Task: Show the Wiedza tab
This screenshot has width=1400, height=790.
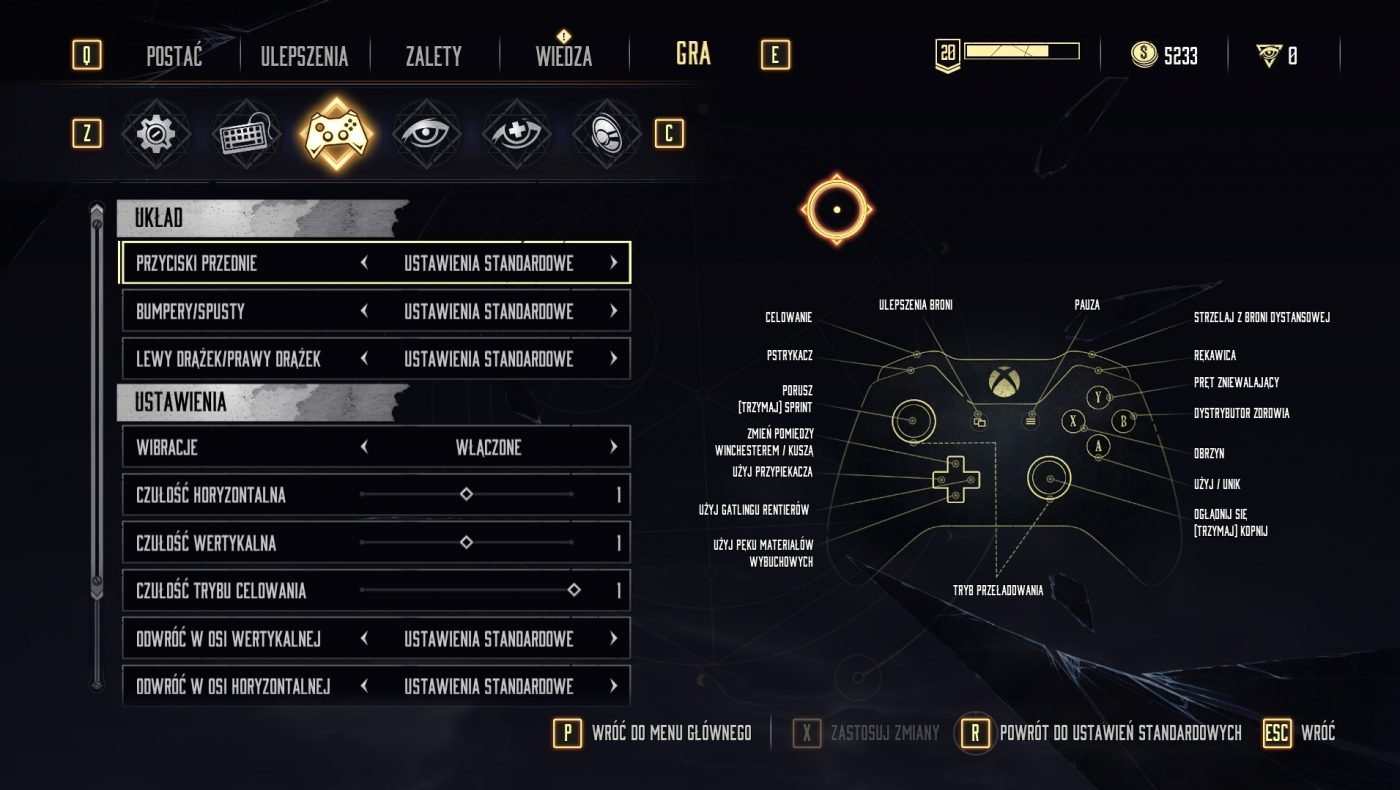Action: (564, 56)
